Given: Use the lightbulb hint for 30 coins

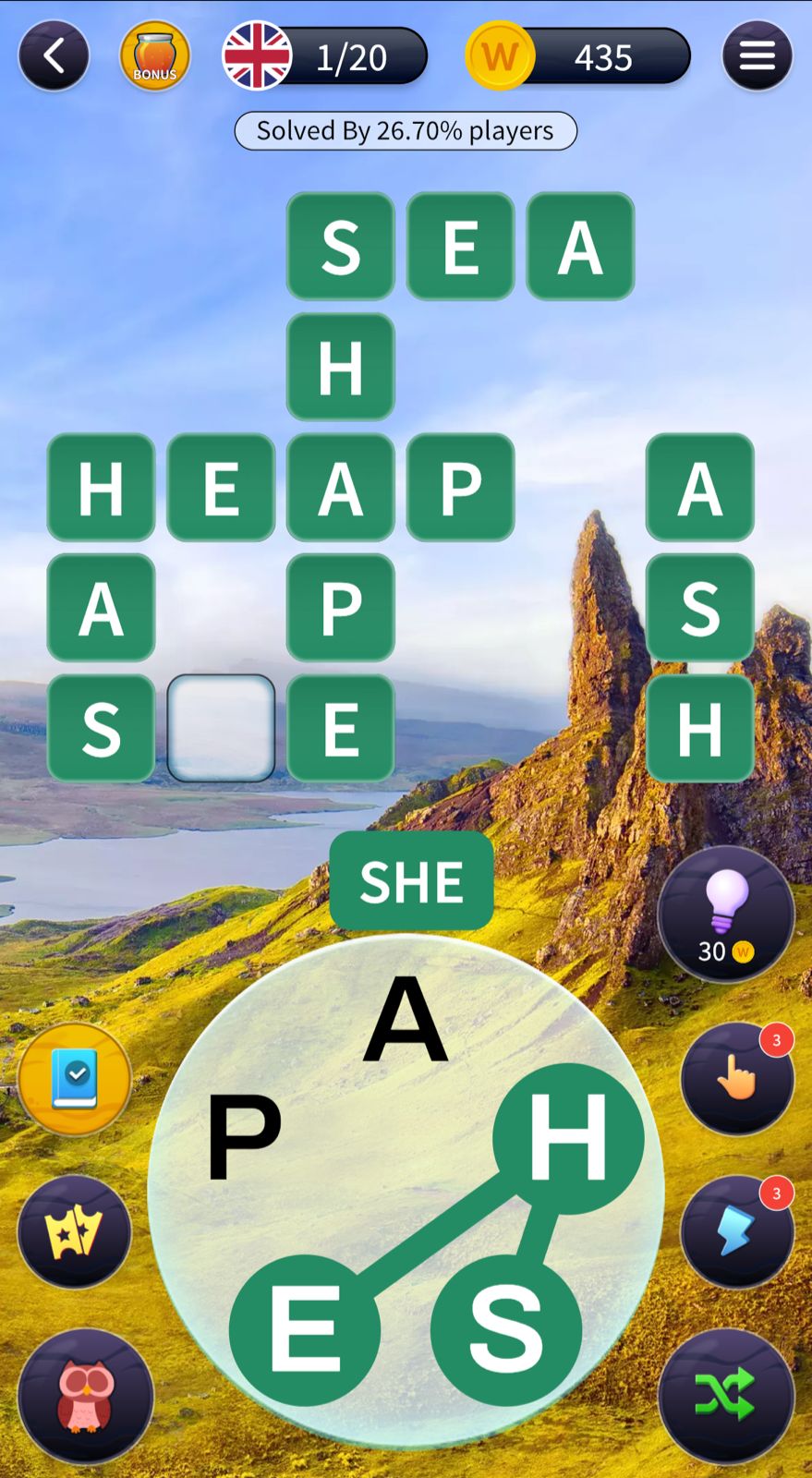Looking at the screenshot, I should (725, 912).
